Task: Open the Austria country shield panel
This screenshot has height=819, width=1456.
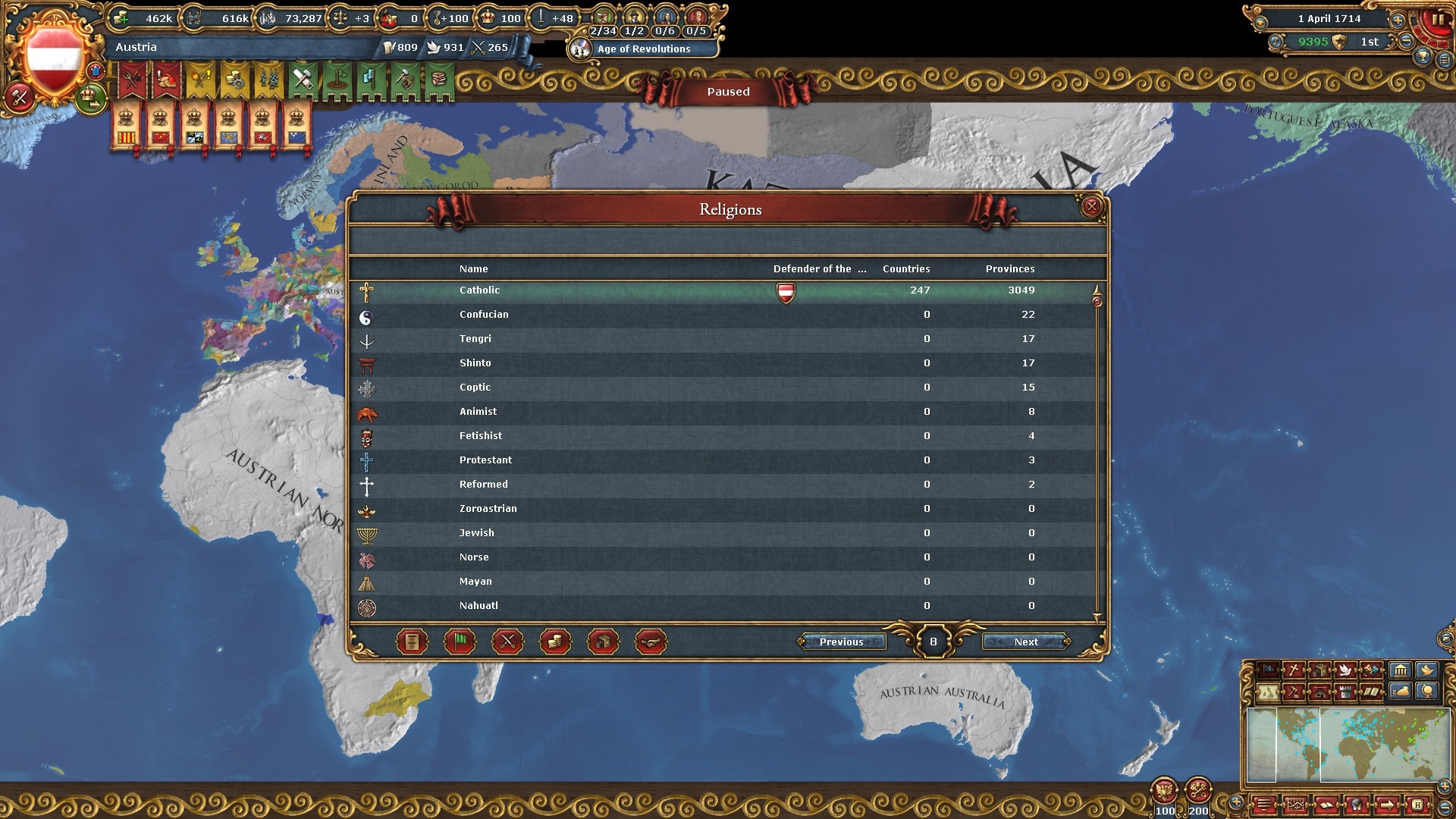Action: [x=54, y=57]
